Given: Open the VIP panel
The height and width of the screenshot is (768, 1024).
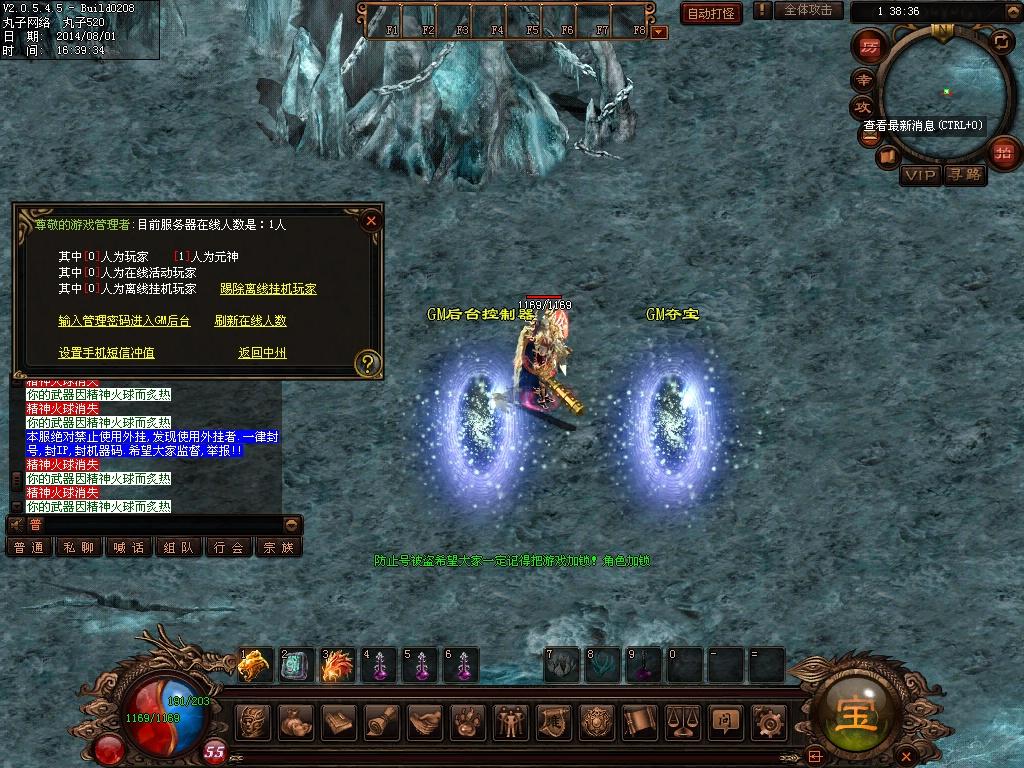Looking at the screenshot, I should [x=919, y=176].
